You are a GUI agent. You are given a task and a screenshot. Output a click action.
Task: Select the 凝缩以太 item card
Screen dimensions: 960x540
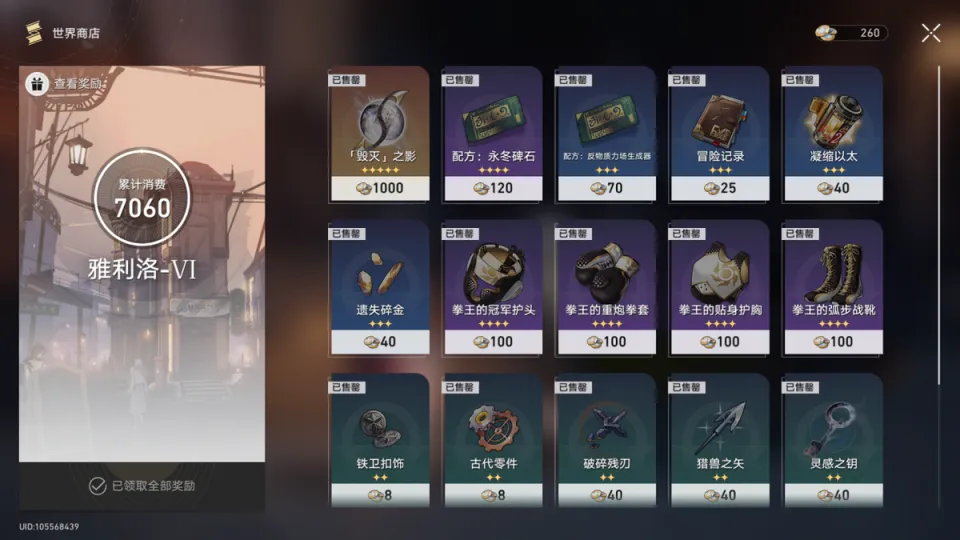pyautogui.click(x=832, y=134)
